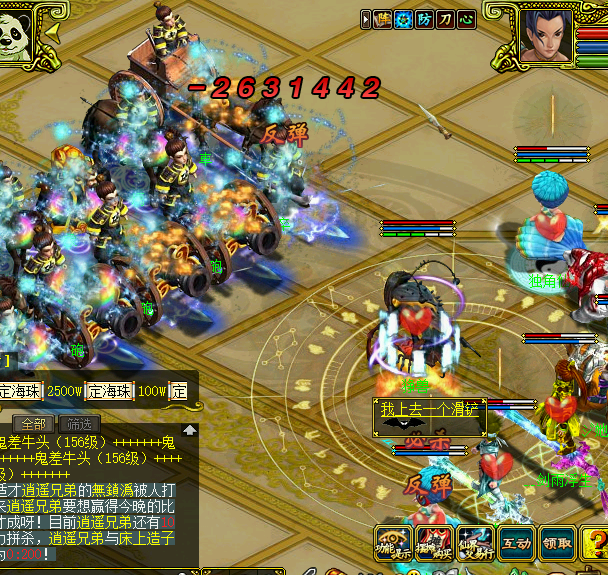The height and width of the screenshot is (575, 608).
Task: Click the chat log scroll-up arrow
Action: [x=189, y=430]
